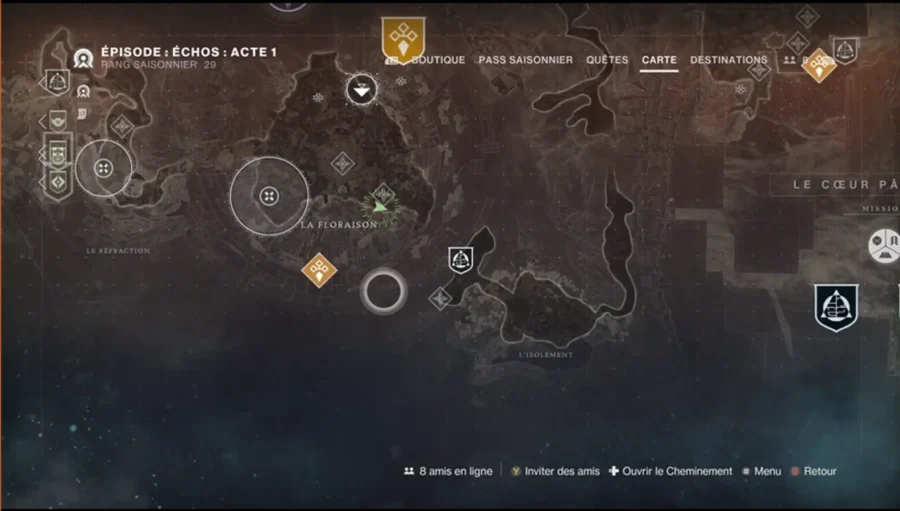
Task: Select the large shield emblem marker at right
Action: [836, 308]
